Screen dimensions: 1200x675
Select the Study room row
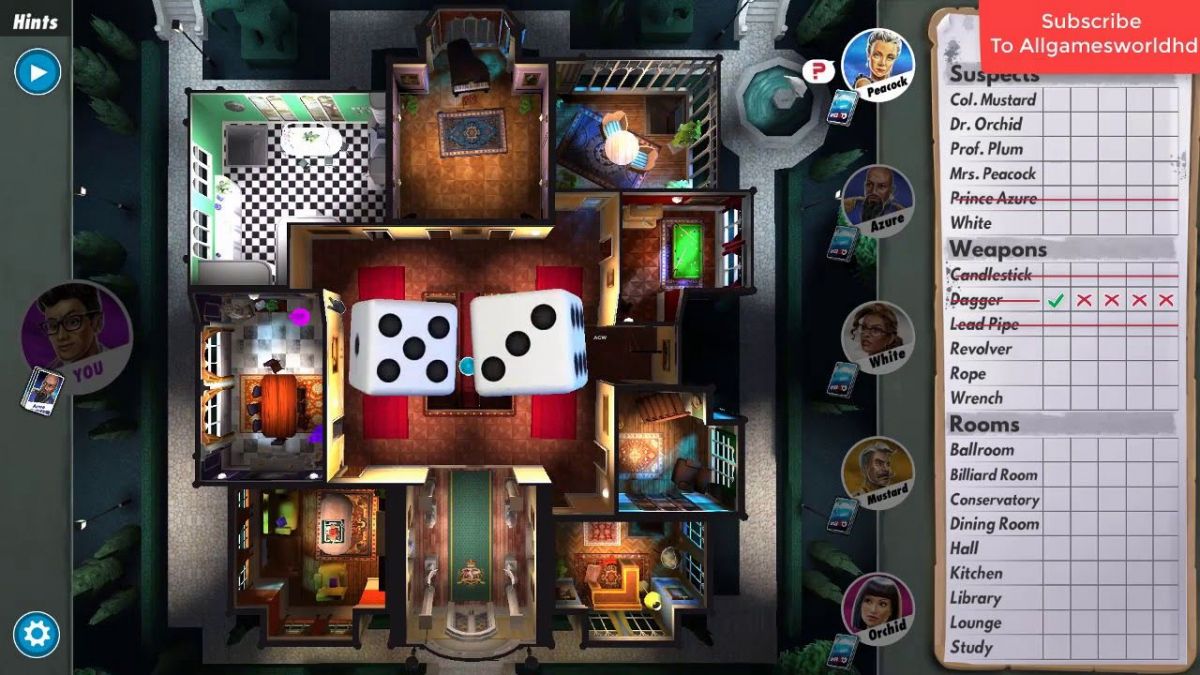(971, 647)
